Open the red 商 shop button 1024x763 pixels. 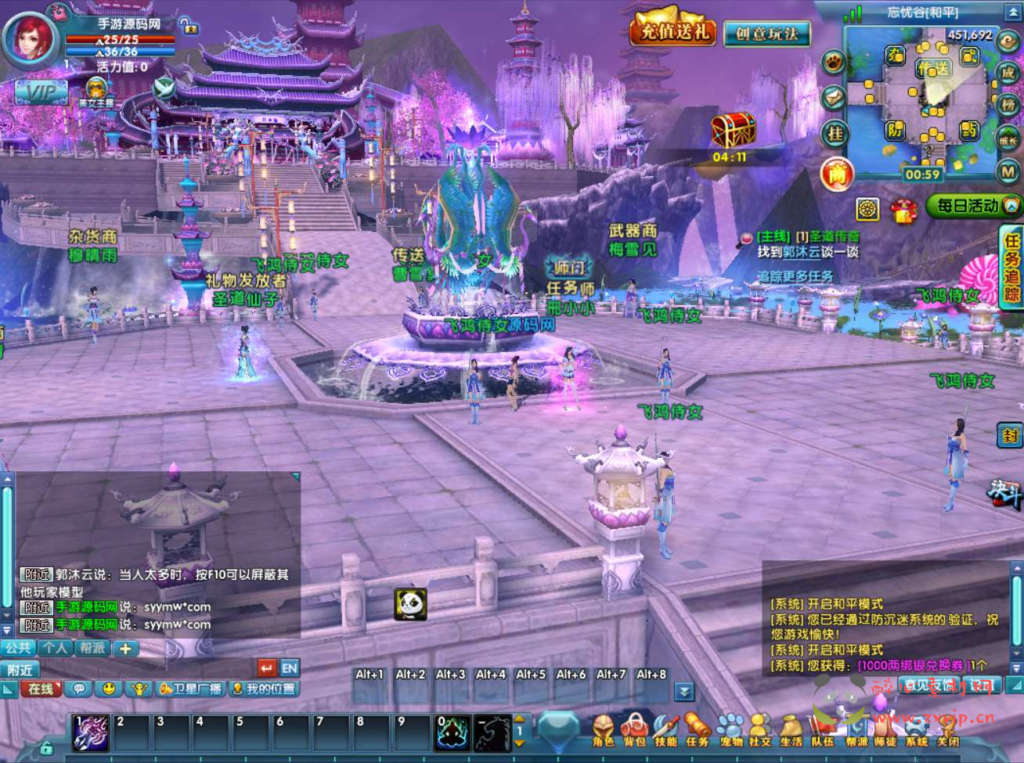836,174
